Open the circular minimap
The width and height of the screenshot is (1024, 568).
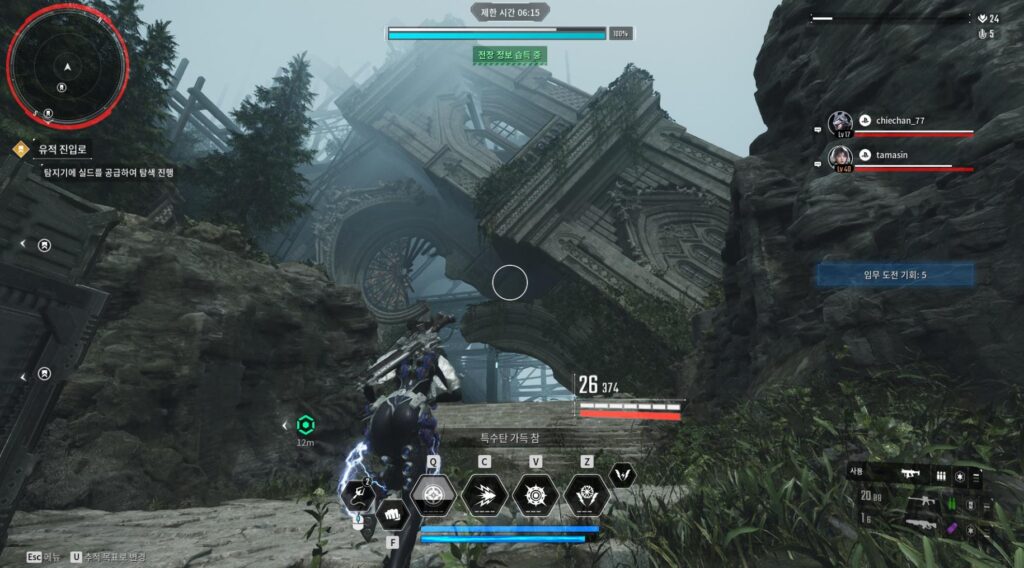pyautogui.click(x=67, y=66)
